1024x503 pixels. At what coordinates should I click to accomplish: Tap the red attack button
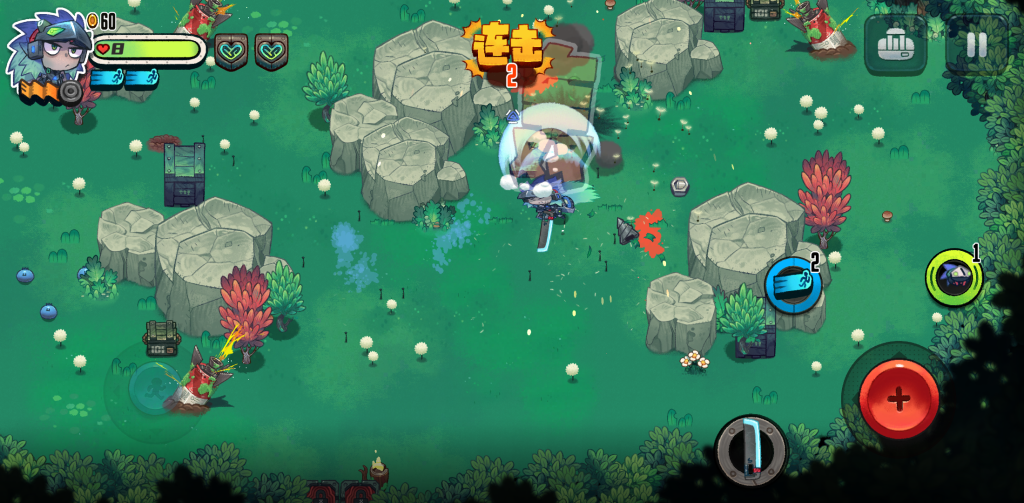[x=898, y=398]
